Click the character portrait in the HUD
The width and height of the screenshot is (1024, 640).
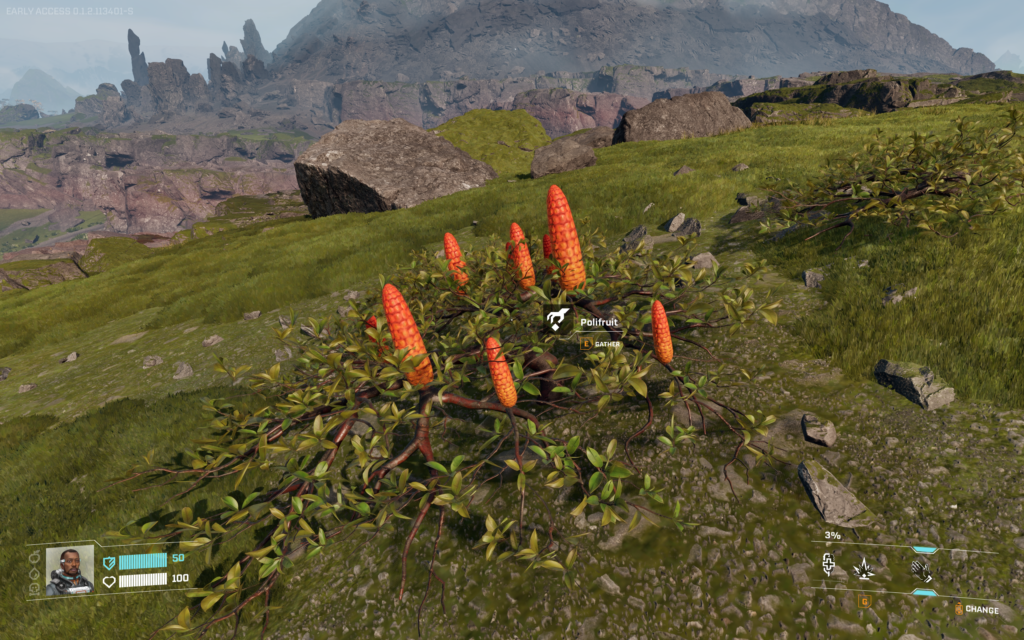pyautogui.click(x=70, y=570)
